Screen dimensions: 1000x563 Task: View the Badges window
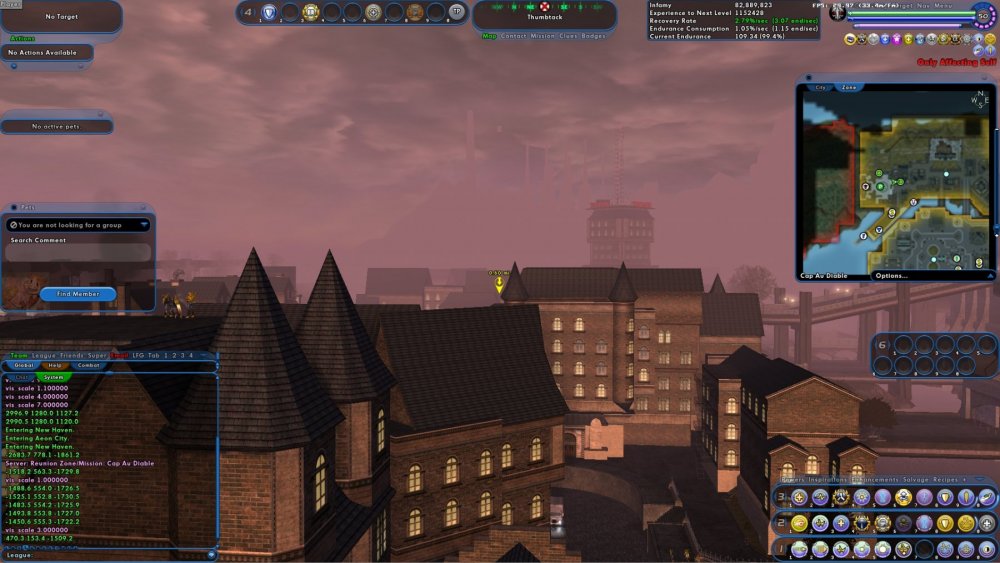593,36
